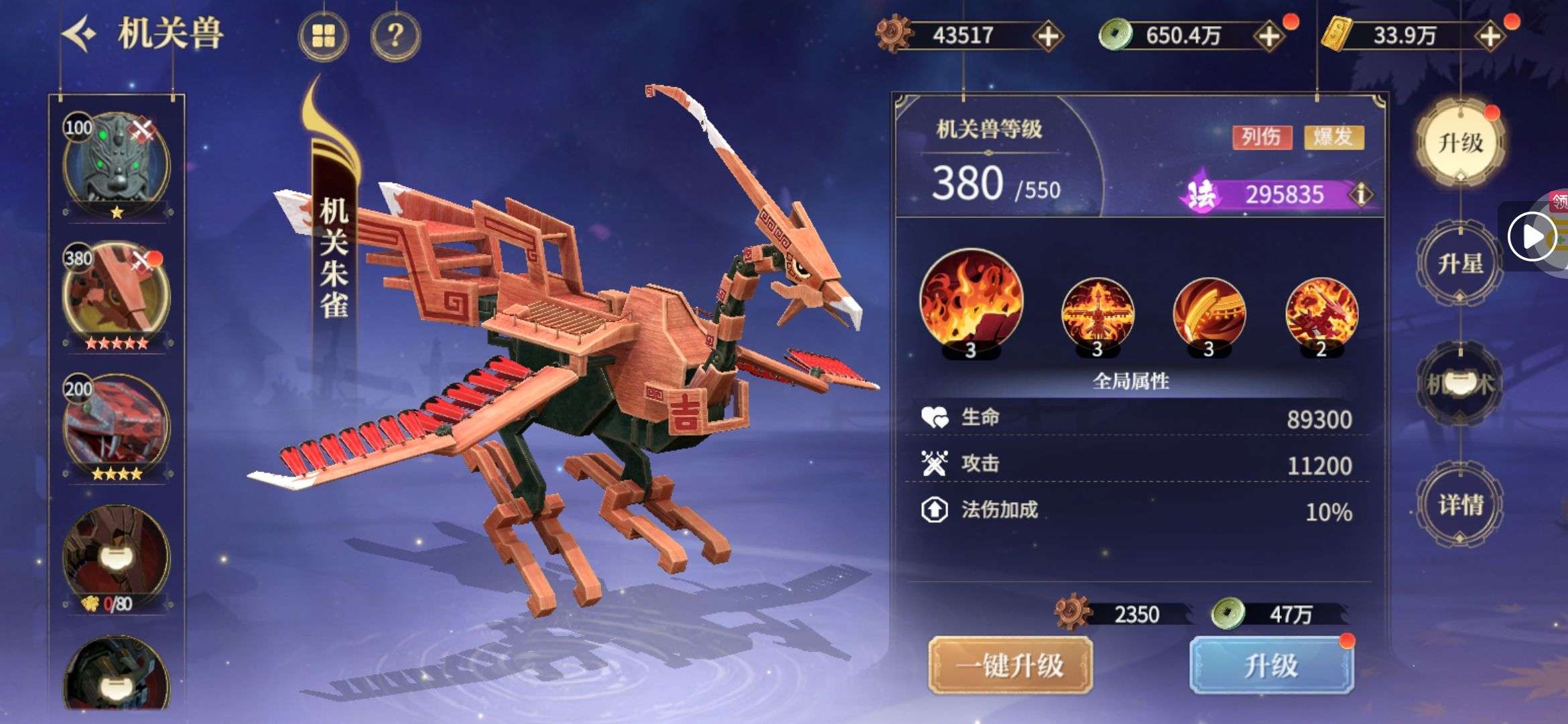Show help via the question mark button
The width and height of the screenshot is (1568, 724).
395,36
